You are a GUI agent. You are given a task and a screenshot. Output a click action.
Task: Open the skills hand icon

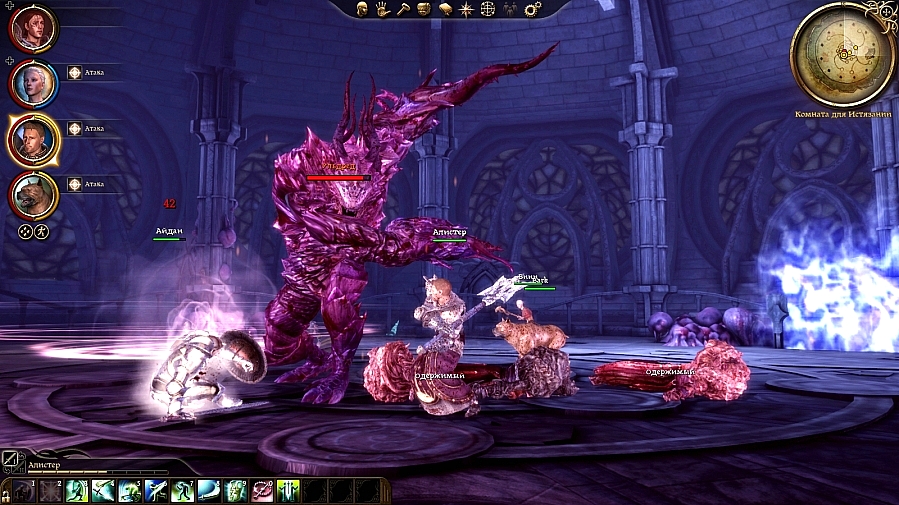pos(383,9)
